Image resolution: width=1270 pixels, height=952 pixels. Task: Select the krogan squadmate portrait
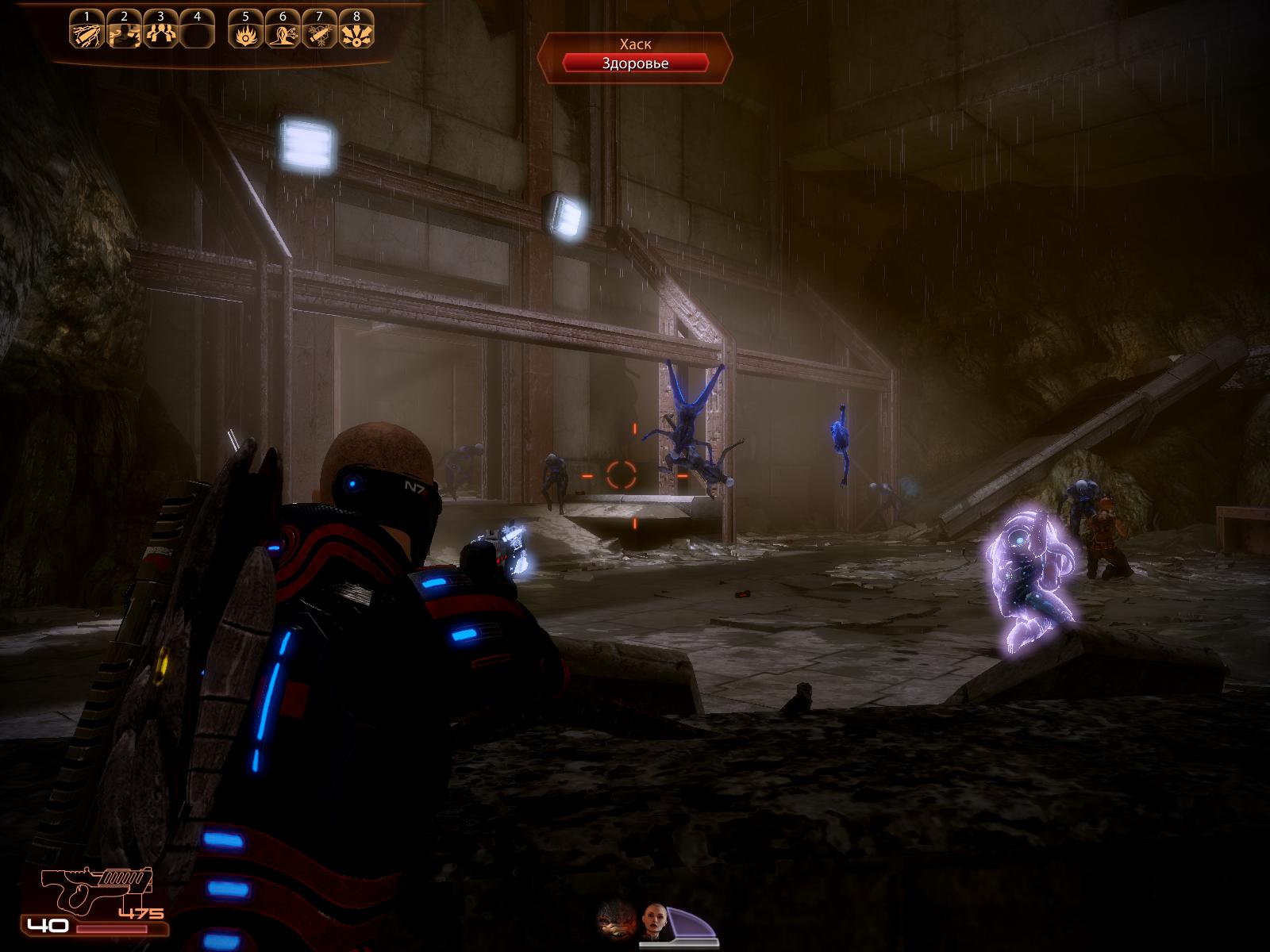617,920
